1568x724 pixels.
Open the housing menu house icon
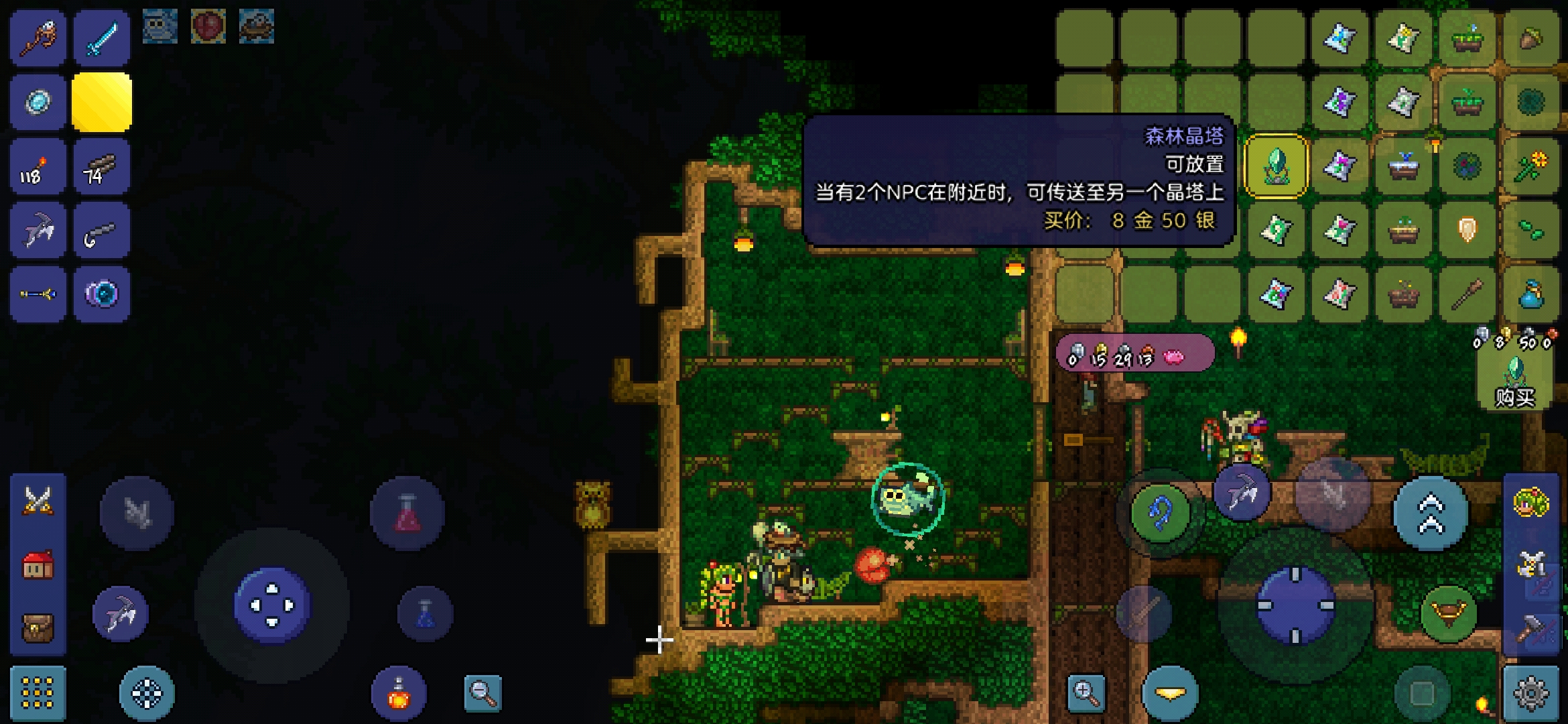[38, 564]
